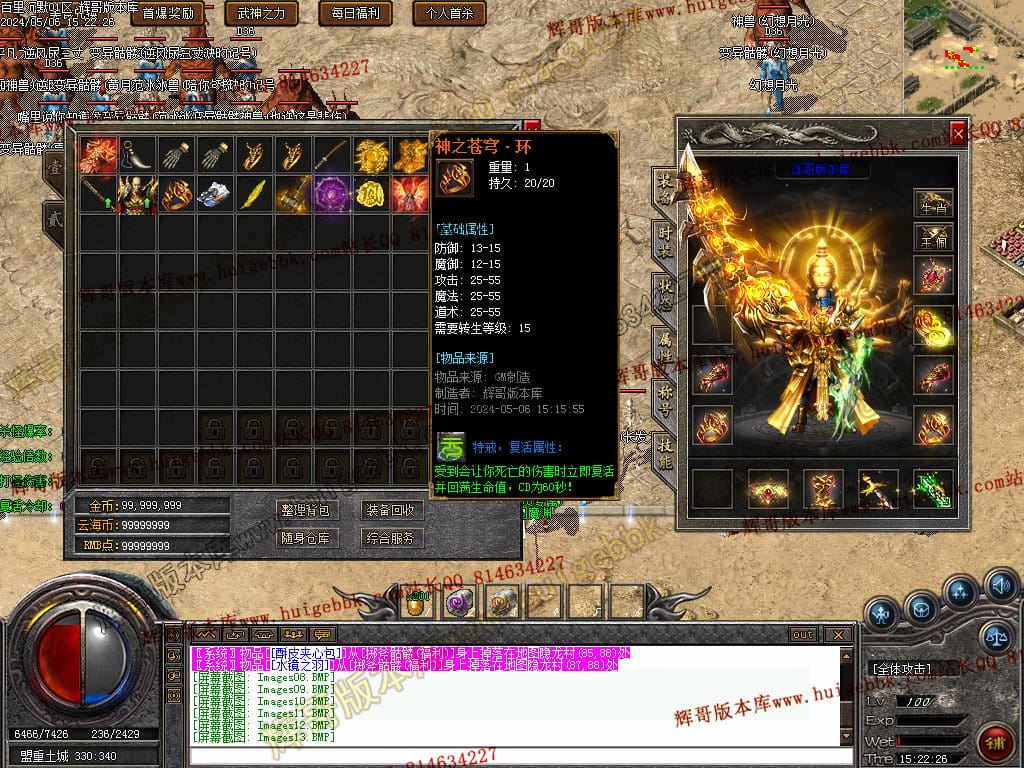Switch to the 状态 status tab

click(664, 294)
